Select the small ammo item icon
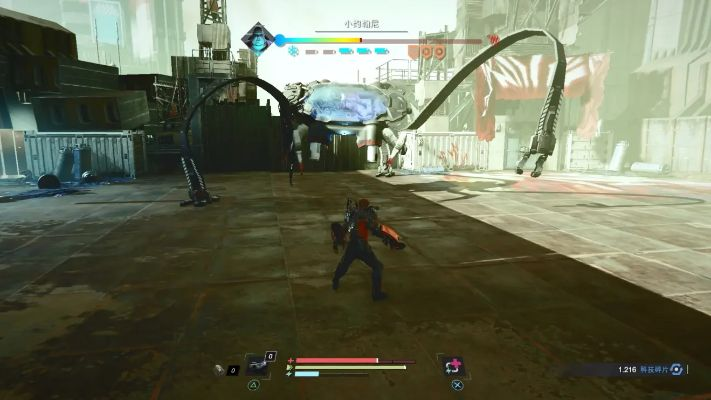 pyautogui.click(x=220, y=369)
